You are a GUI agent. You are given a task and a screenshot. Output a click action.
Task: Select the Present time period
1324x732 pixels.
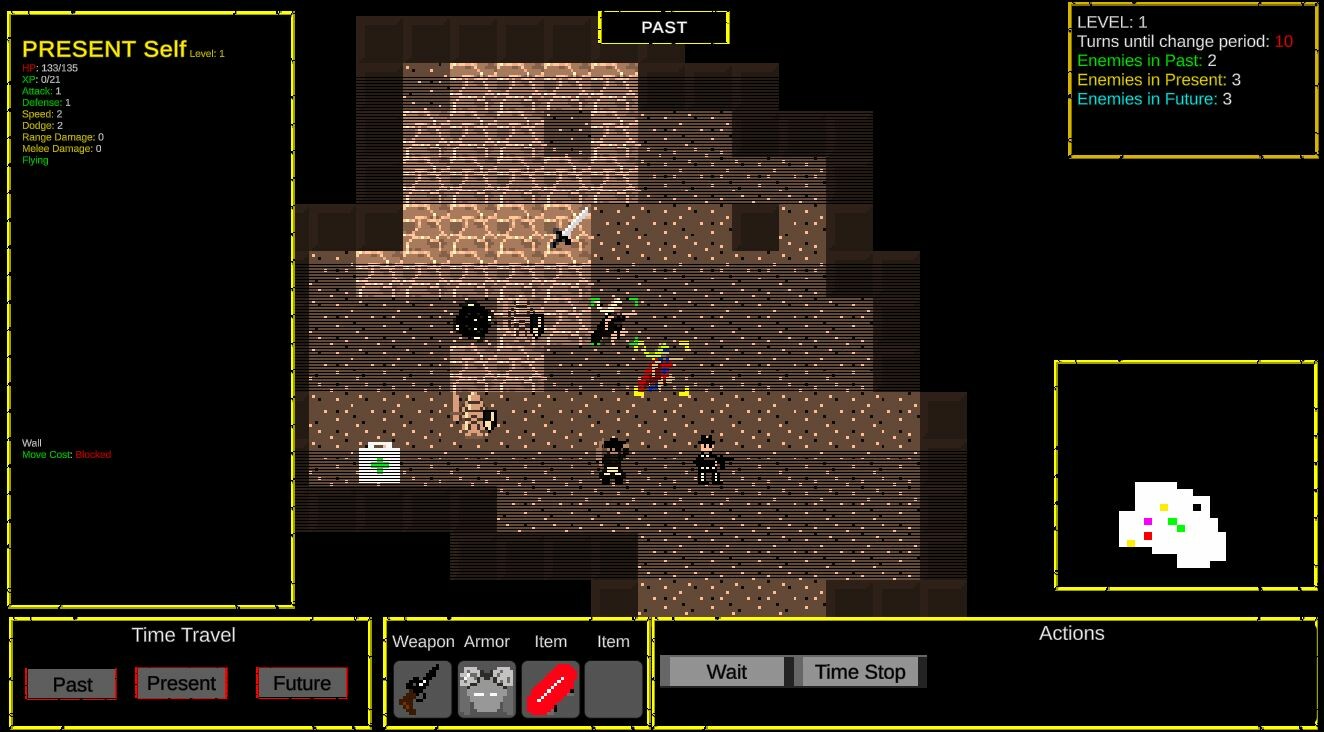coord(181,683)
